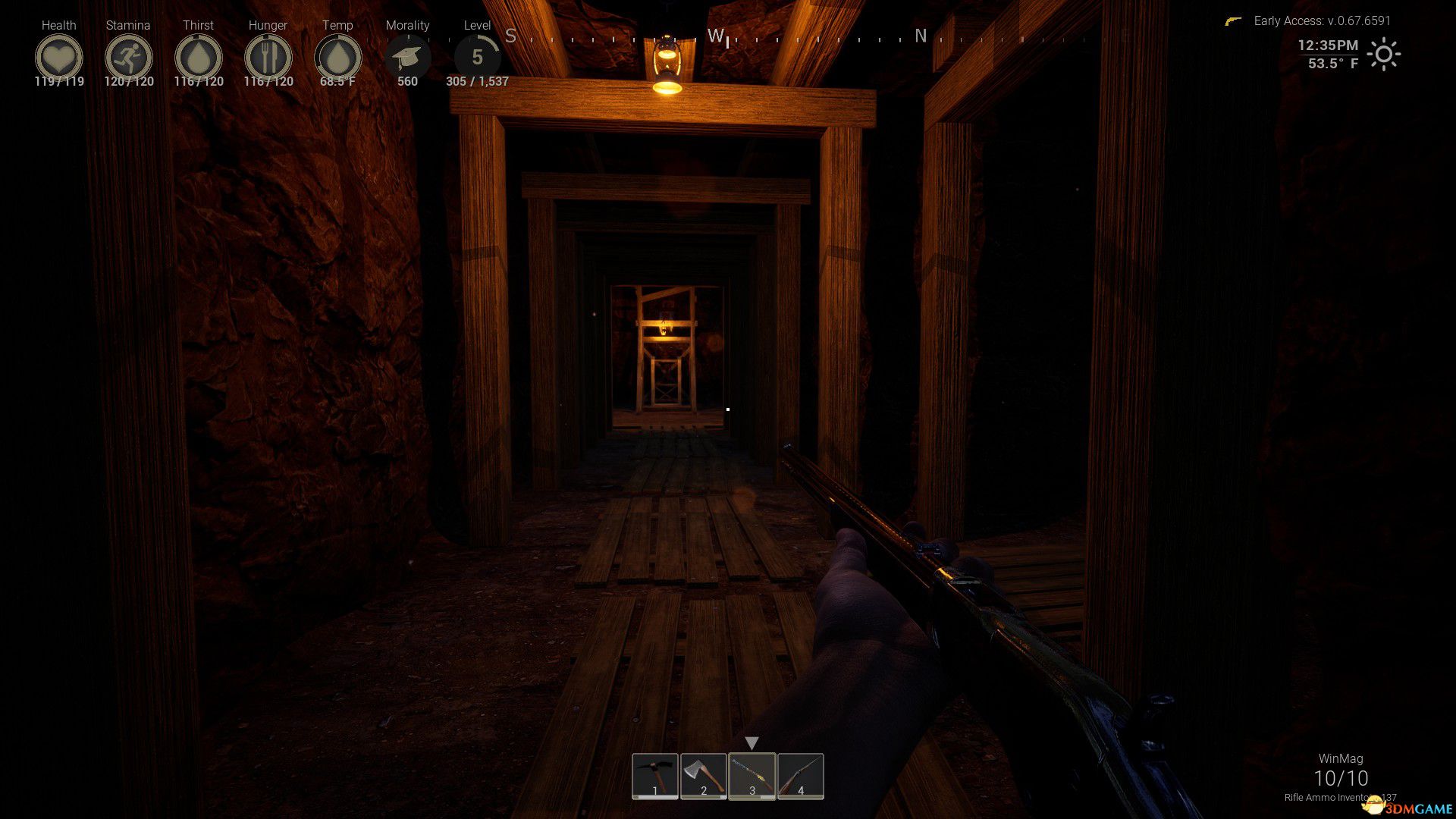
Task: Click the Hunger utensils icon
Action: pos(268,57)
